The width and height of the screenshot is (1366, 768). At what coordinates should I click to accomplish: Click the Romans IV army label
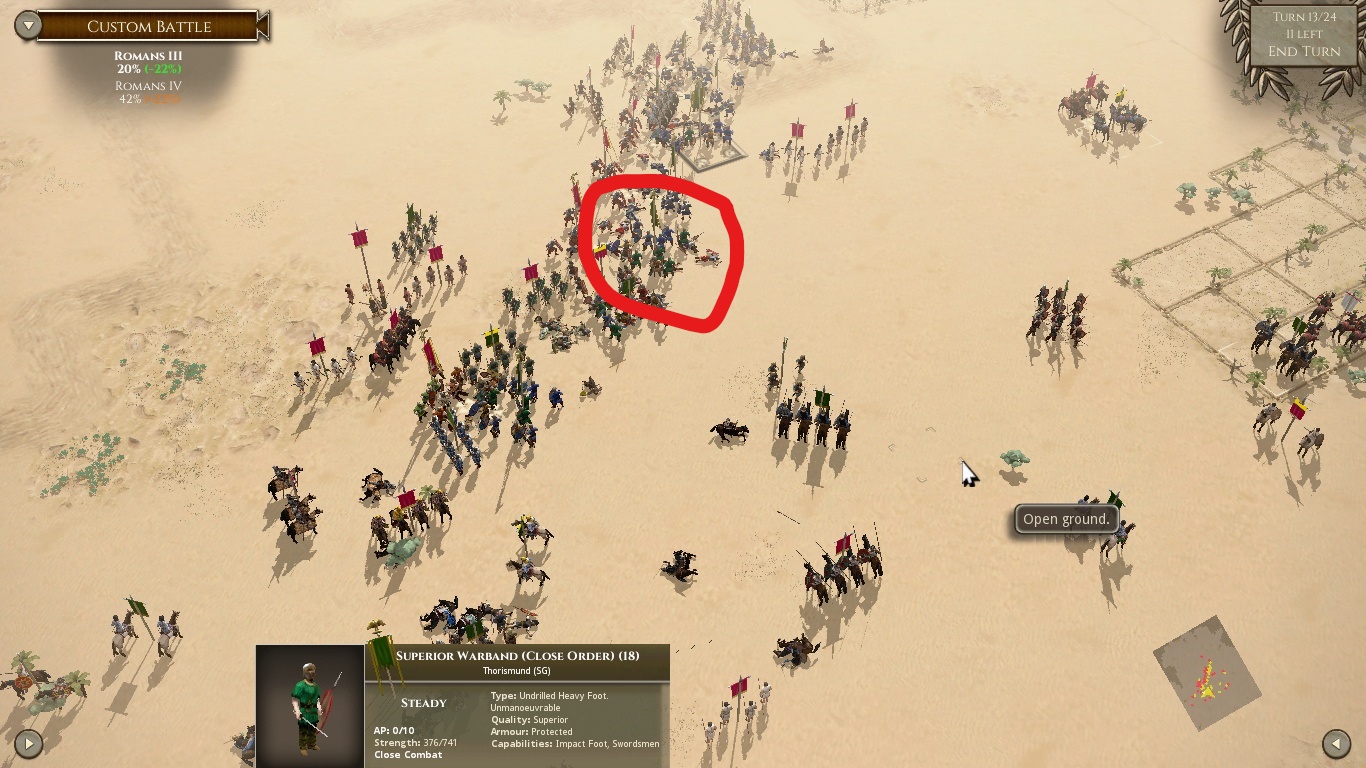[148, 87]
